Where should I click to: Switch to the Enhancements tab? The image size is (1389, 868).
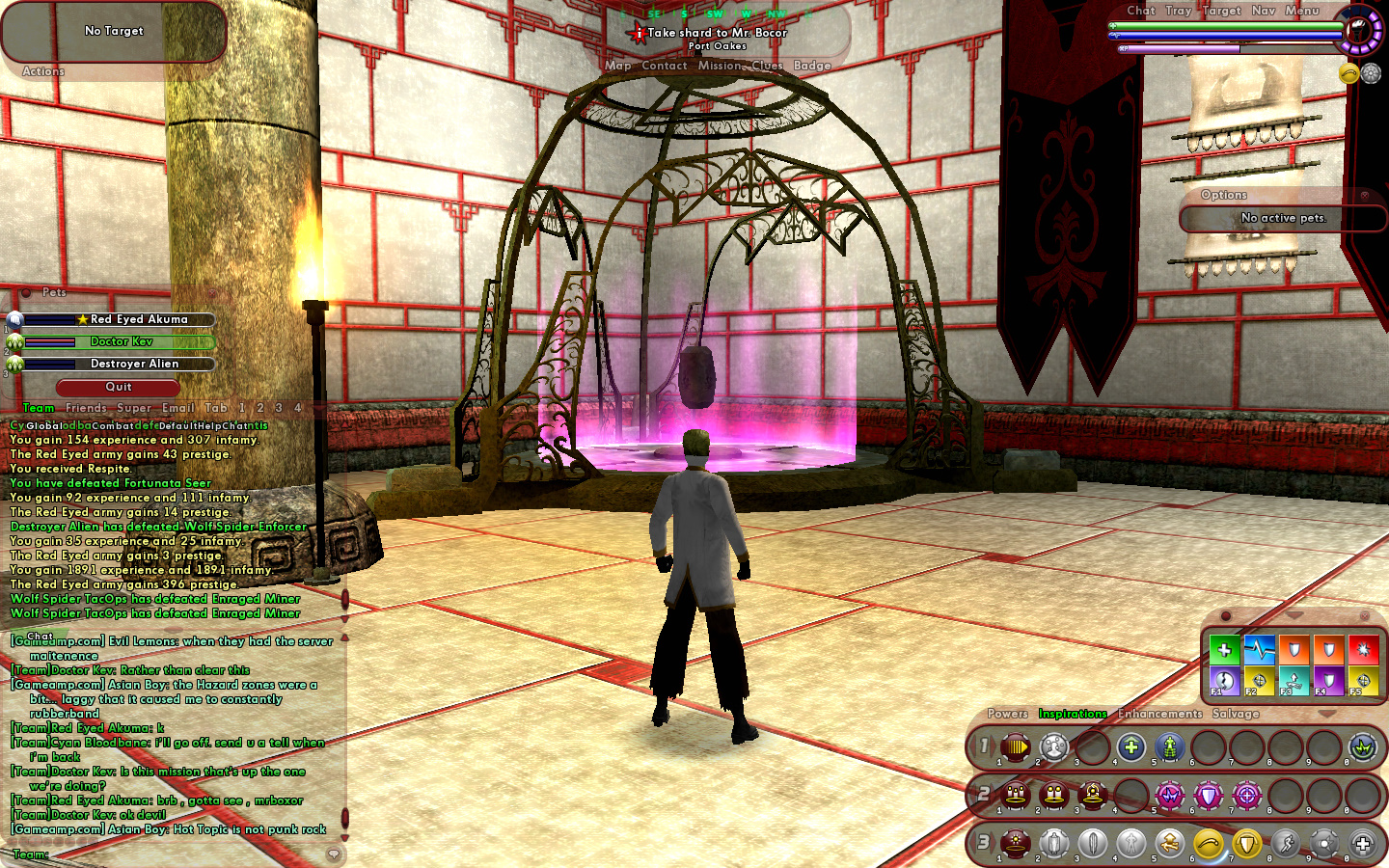click(x=1160, y=714)
